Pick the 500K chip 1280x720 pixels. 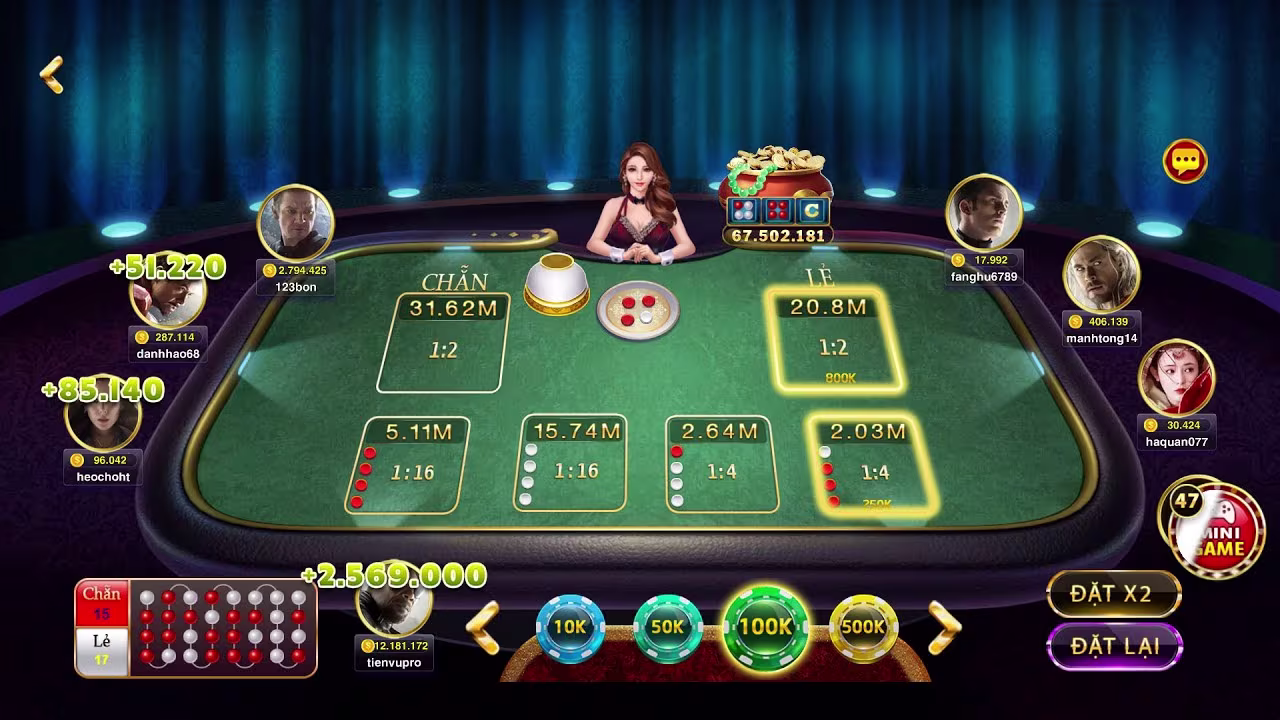[x=864, y=627]
